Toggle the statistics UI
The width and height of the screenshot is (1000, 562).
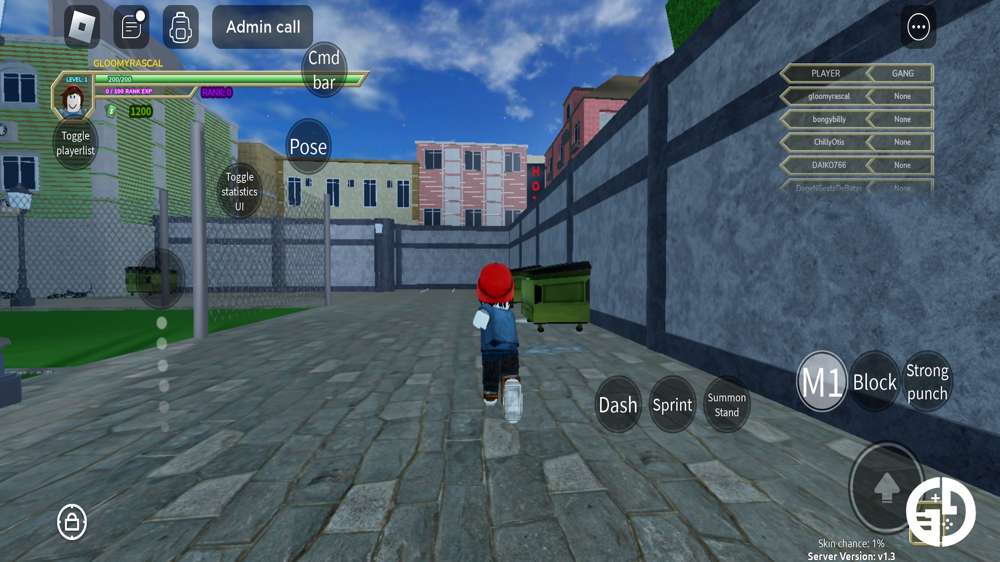tap(239, 191)
